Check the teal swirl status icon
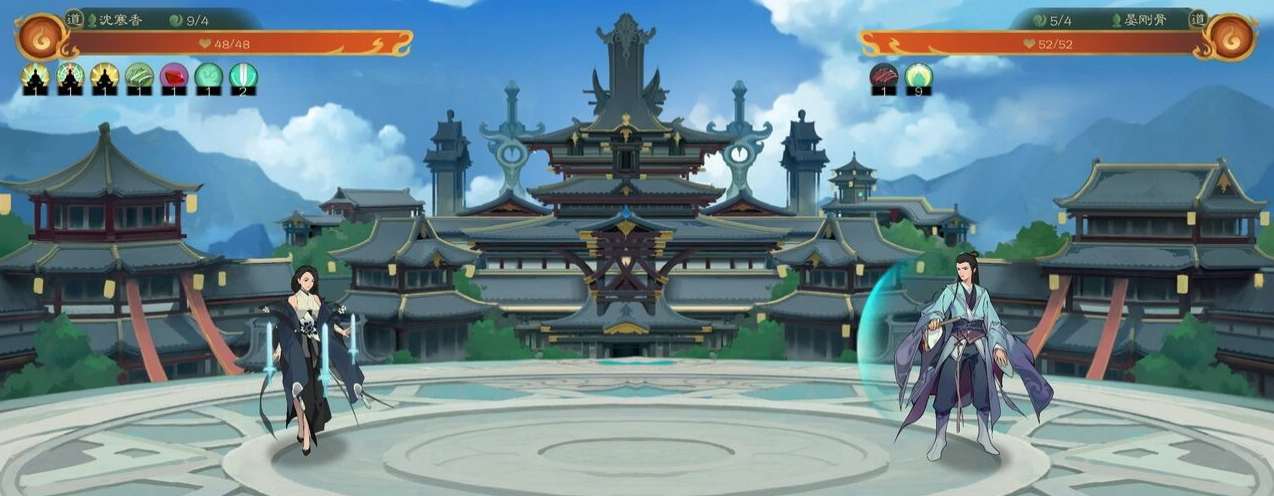 [209, 77]
